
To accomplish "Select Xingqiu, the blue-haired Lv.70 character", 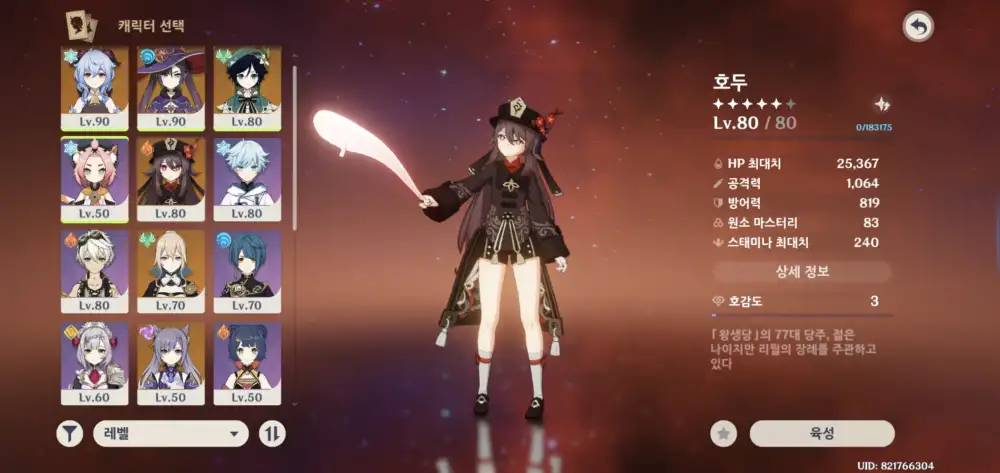I will tap(247, 271).
